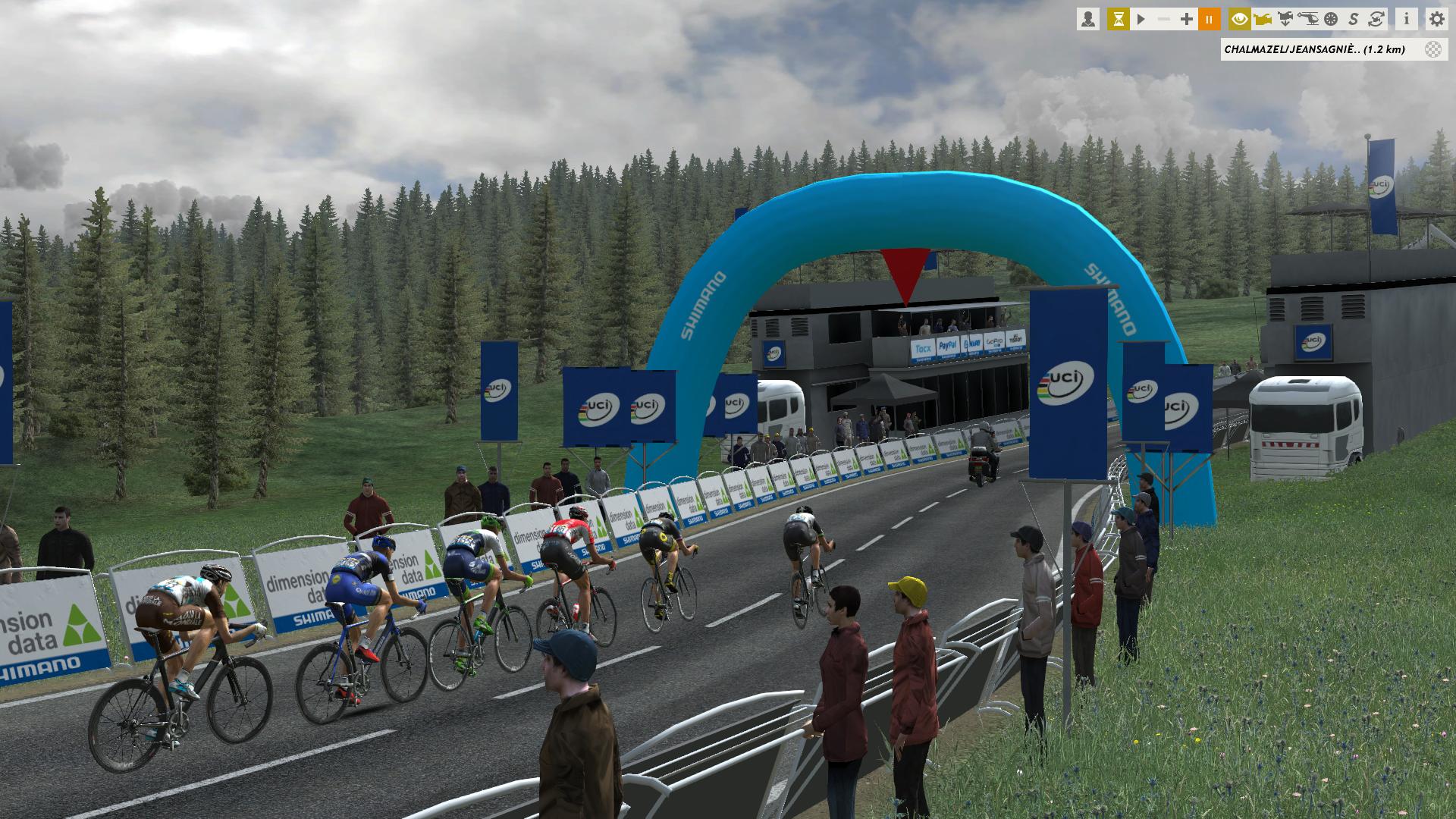This screenshot has width=1456, height=819.
Task: Show race information with the i button
Action: click(x=1406, y=19)
